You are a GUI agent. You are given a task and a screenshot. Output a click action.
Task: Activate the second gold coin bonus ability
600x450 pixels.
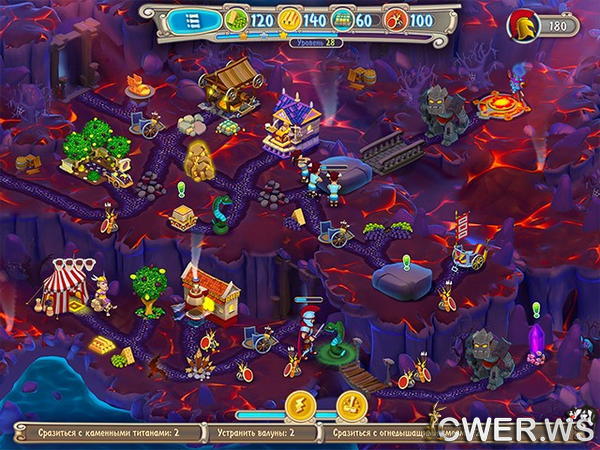(x=350, y=405)
